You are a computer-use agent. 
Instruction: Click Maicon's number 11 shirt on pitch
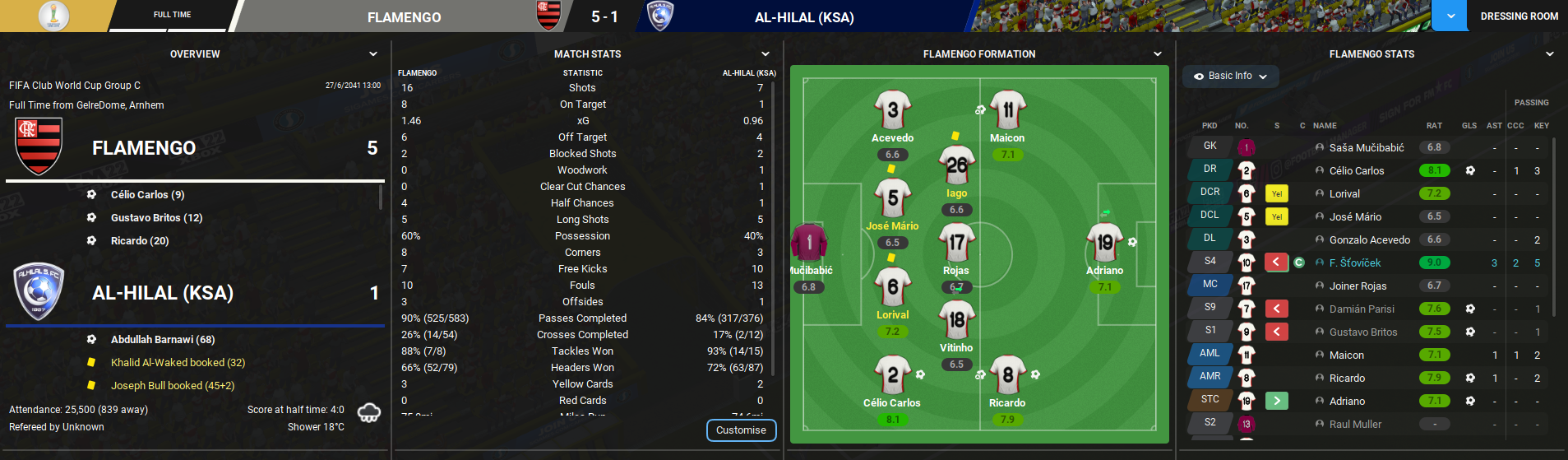(x=1007, y=110)
